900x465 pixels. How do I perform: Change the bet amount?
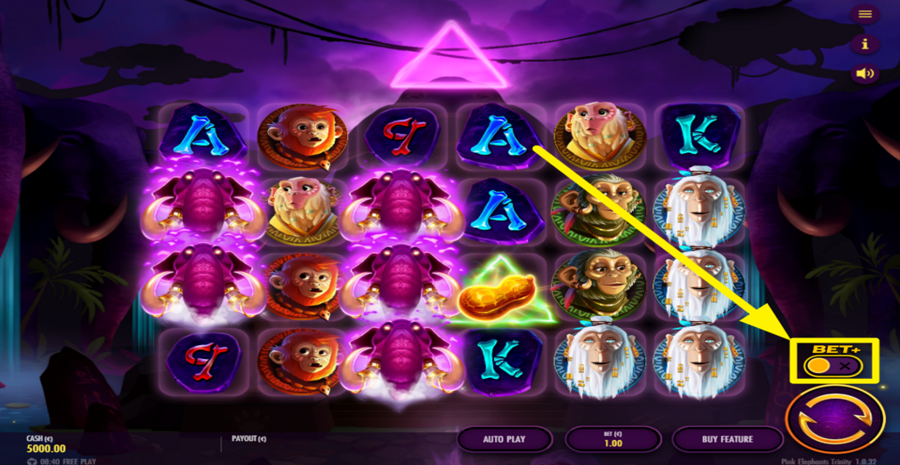[x=613, y=439]
